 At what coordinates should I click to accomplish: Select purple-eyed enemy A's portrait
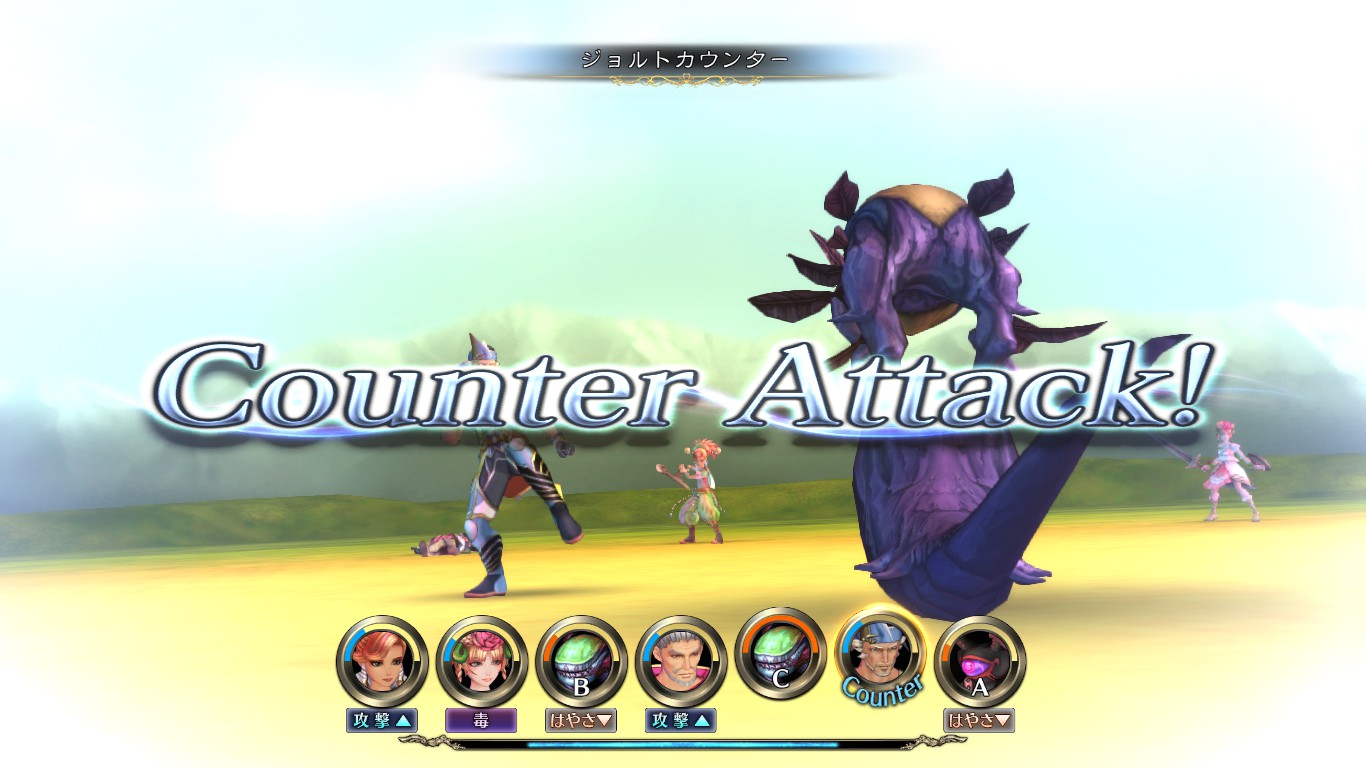tap(979, 661)
